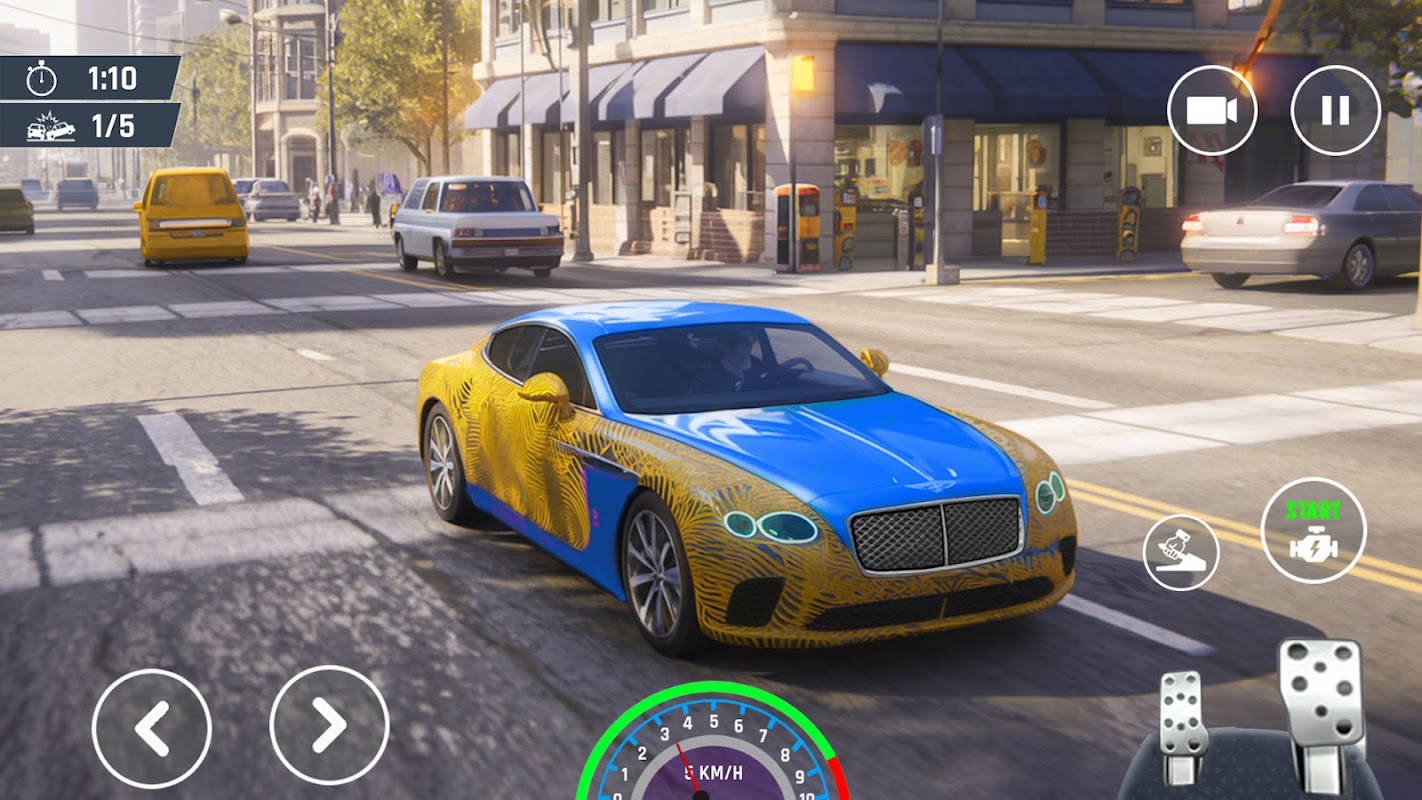Screen dimensions: 1422x800
Task: Step on the gas pedal
Action: coord(1321,703)
